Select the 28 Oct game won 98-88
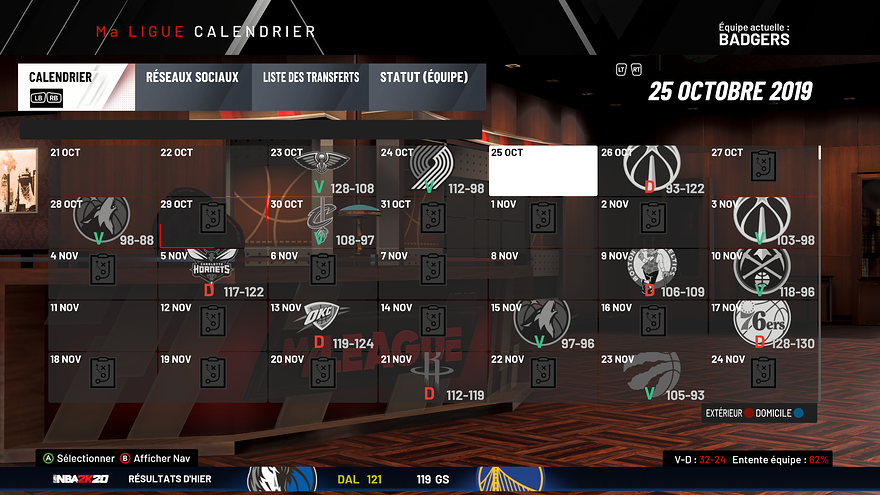Screen dimensions: 880x495 pos(103,222)
